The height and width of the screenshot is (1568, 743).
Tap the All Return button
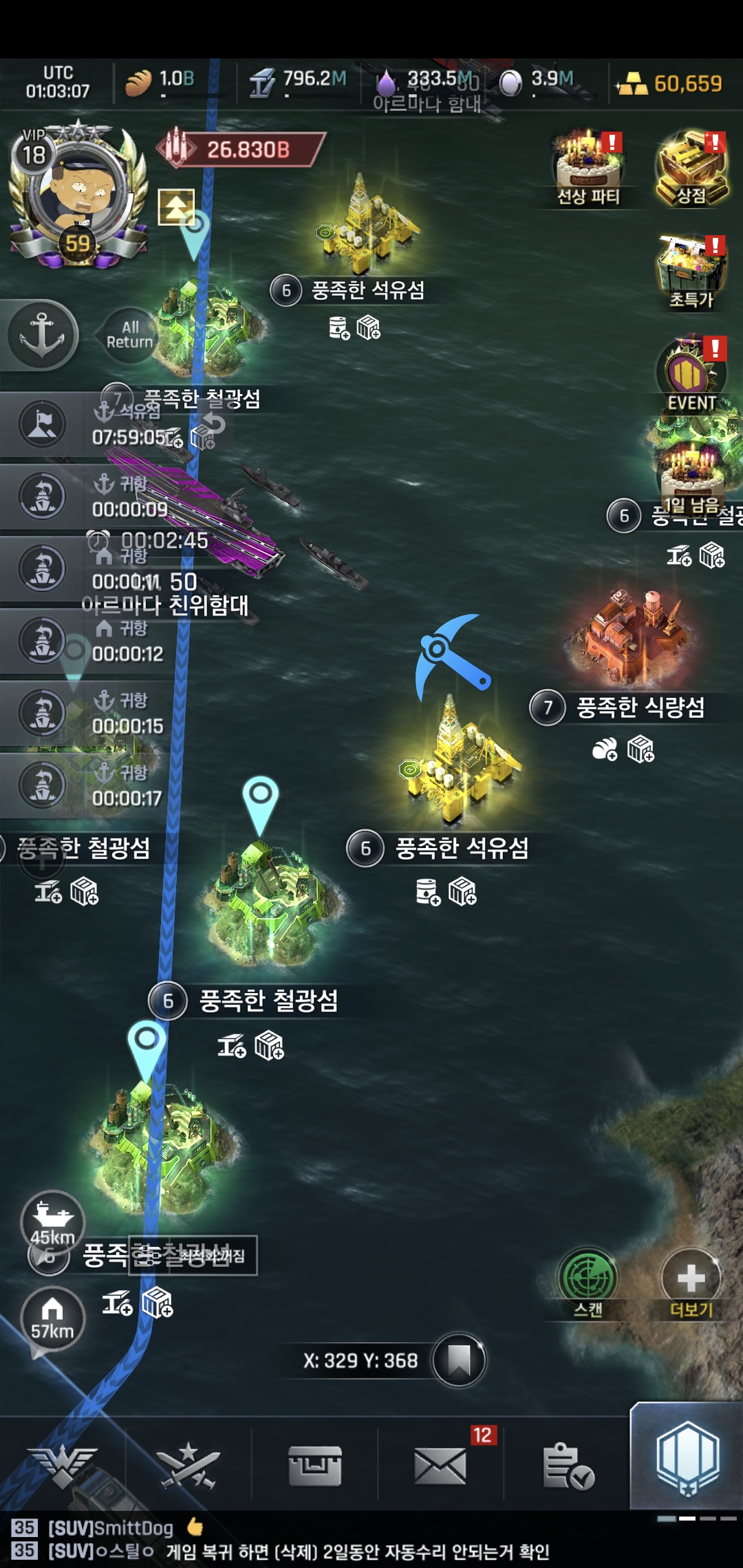(x=129, y=335)
